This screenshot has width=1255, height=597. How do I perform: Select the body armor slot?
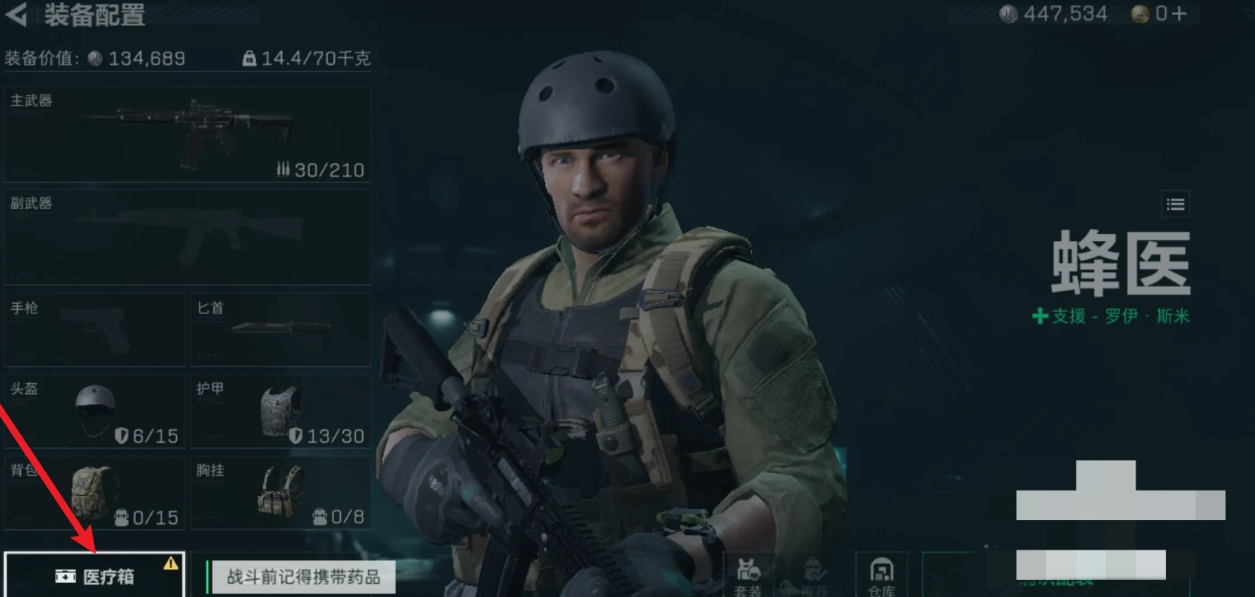coord(280,411)
